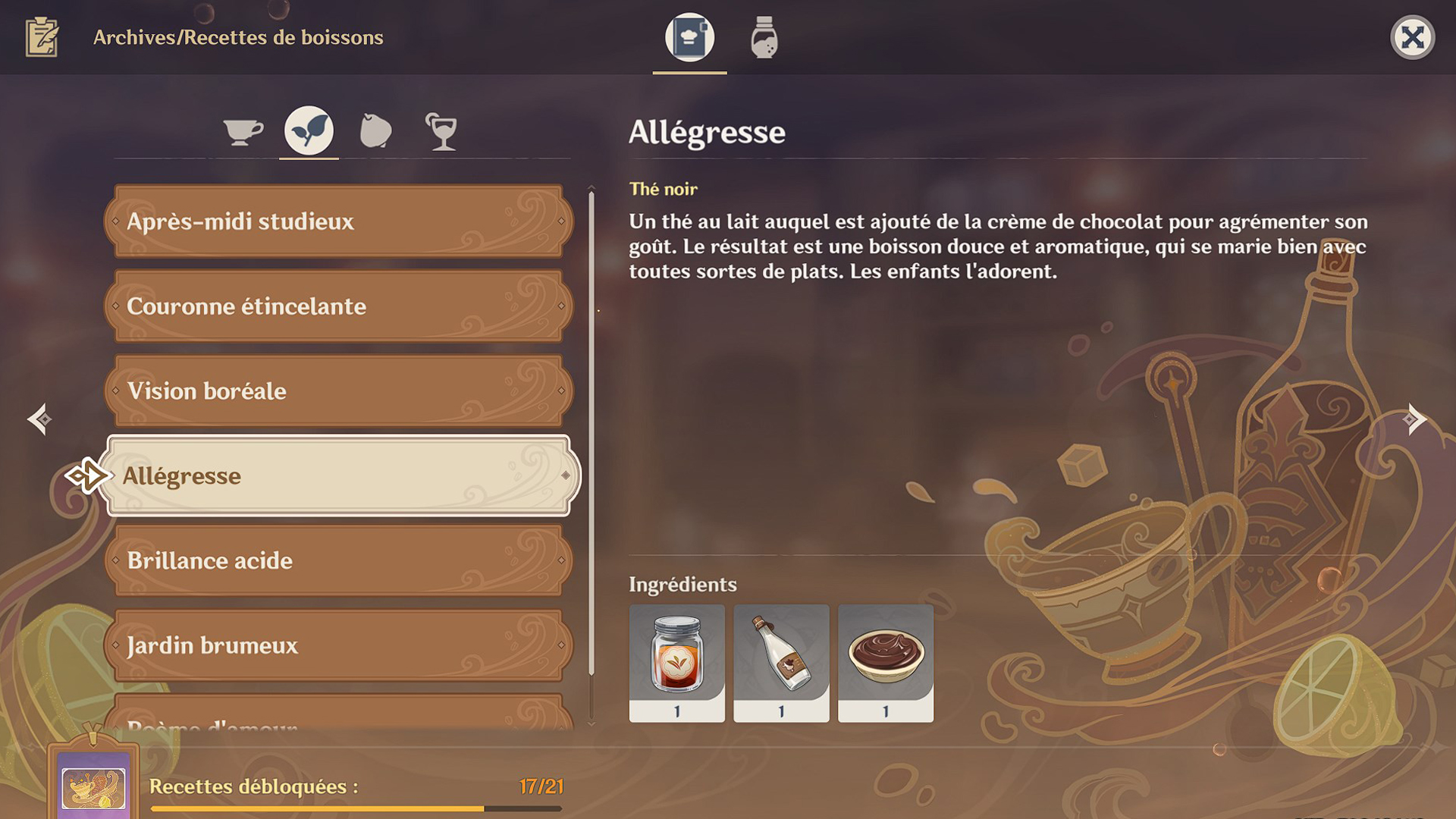Image resolution: width=1456 pixels, height=819 pixels.
Task: Click the clipboard archives icon top left
Action: (43, 37)
